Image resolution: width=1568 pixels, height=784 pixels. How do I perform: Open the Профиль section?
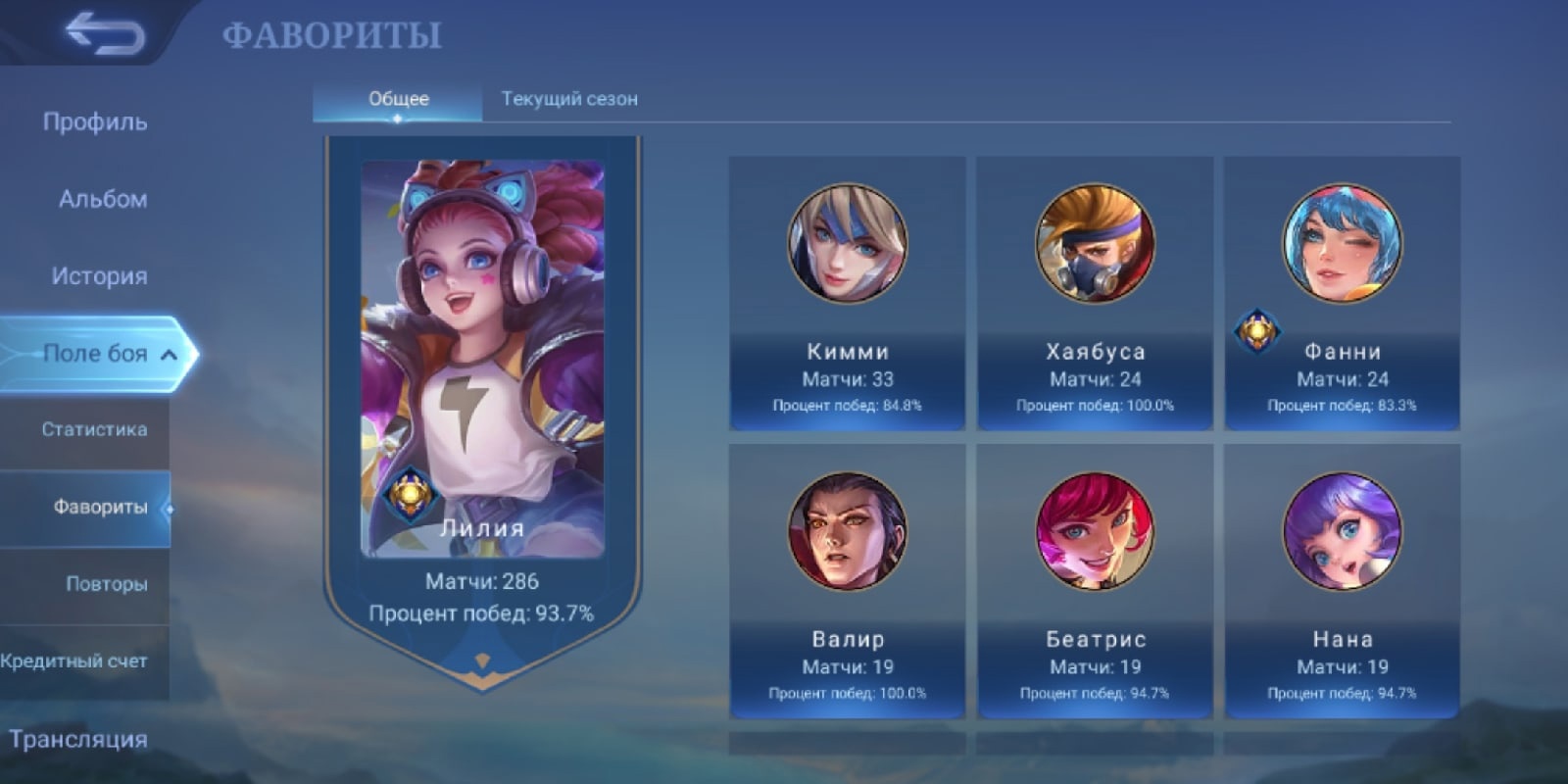click(95, 122)
